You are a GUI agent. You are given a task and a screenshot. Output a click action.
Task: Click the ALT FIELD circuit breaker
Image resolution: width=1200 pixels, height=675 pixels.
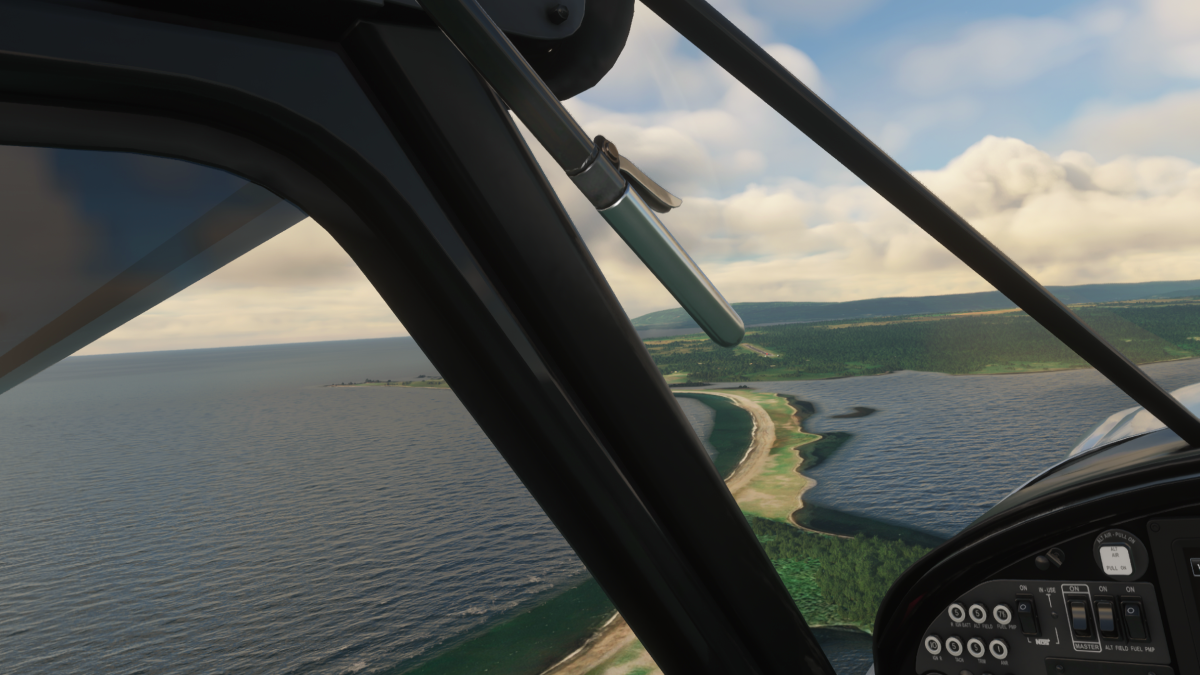[x=978, y=614]
